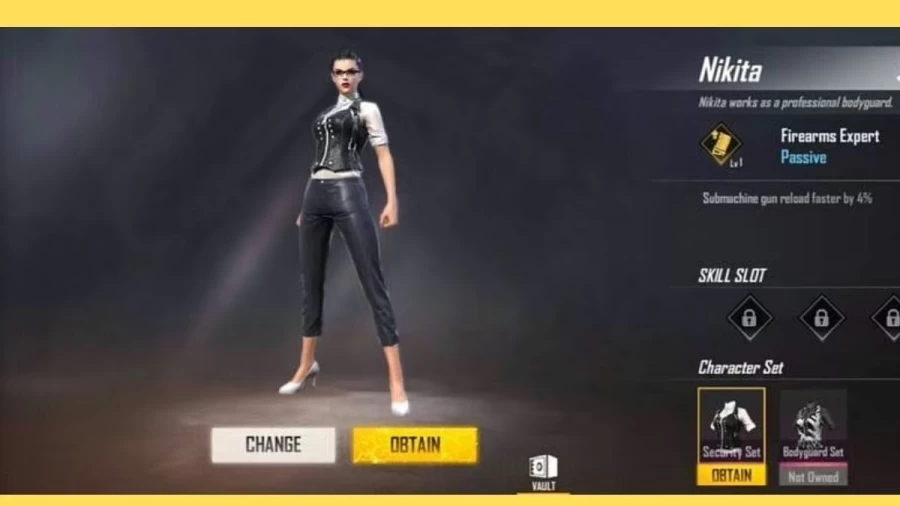900x506 pixels.
Task: Obtain Nikita with the yellow button
Action: [x=415, y=445]
